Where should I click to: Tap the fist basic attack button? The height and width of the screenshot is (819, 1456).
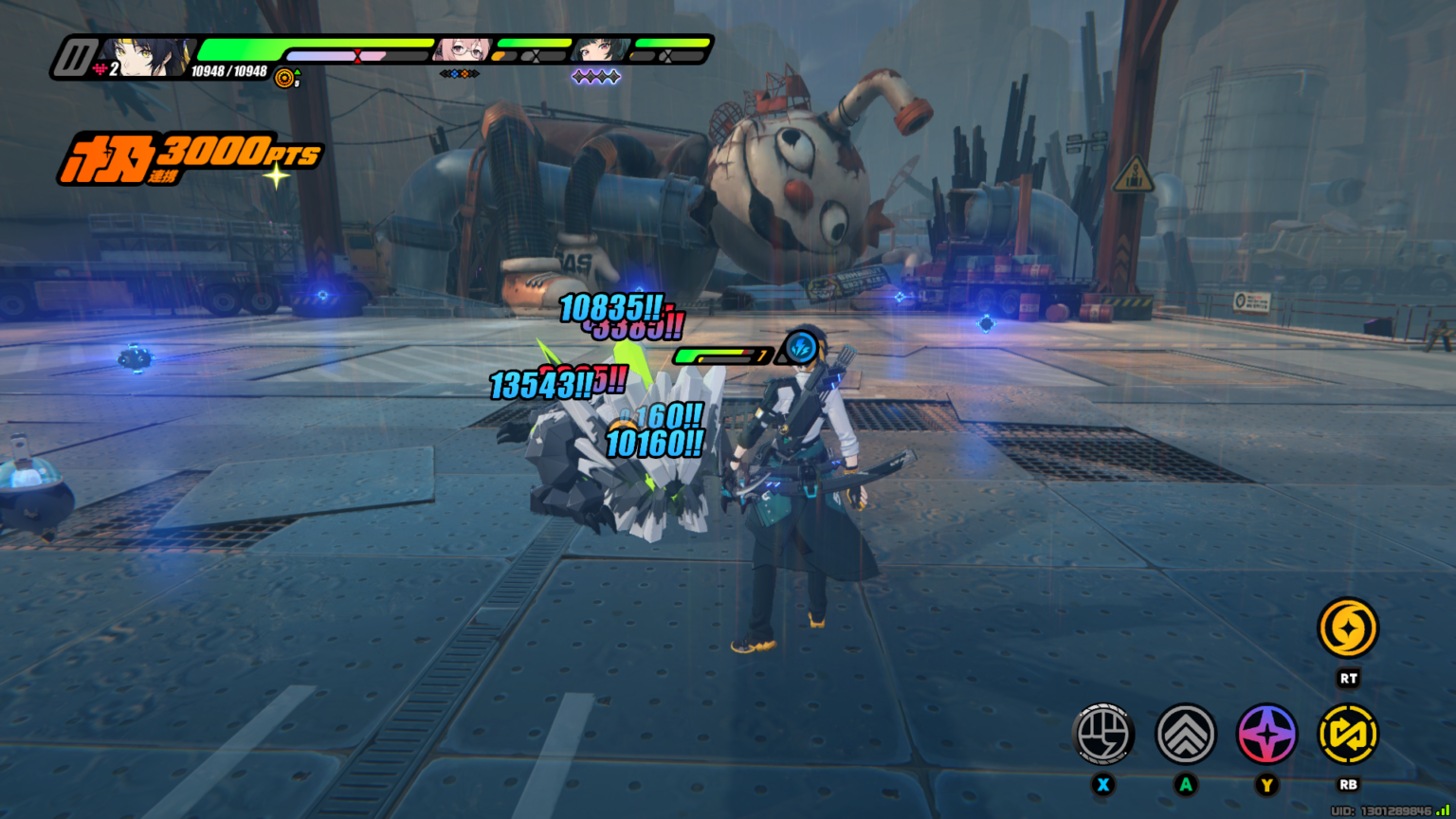[1103, 734]
